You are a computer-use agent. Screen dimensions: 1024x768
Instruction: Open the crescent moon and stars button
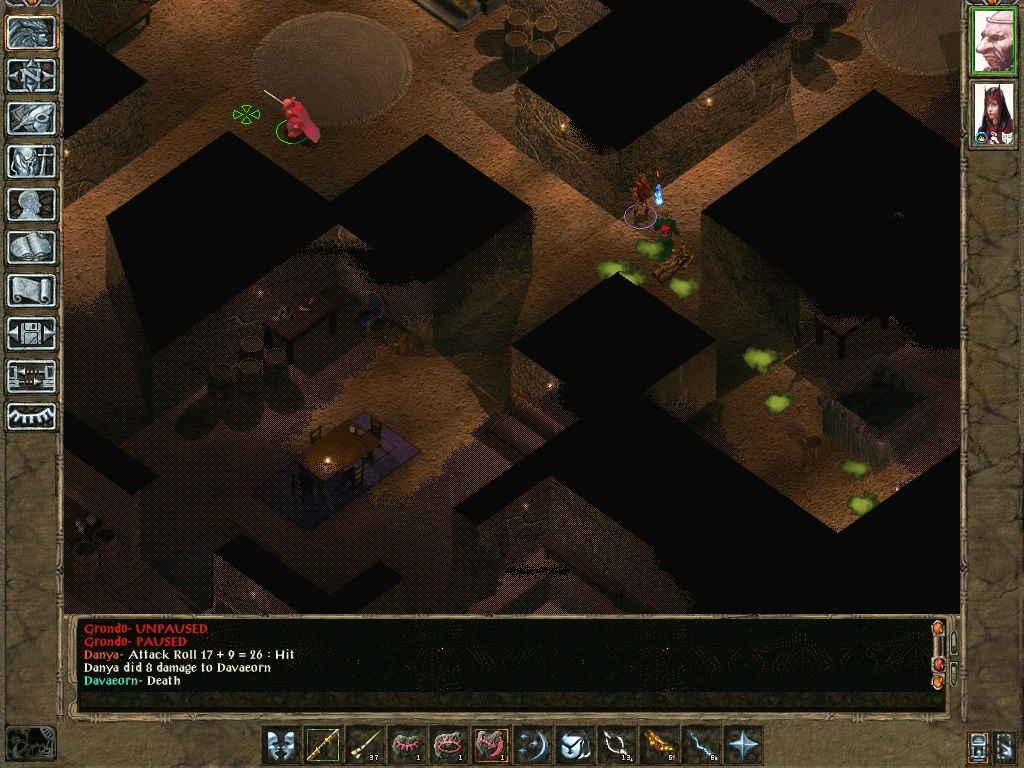pos(533,745)
